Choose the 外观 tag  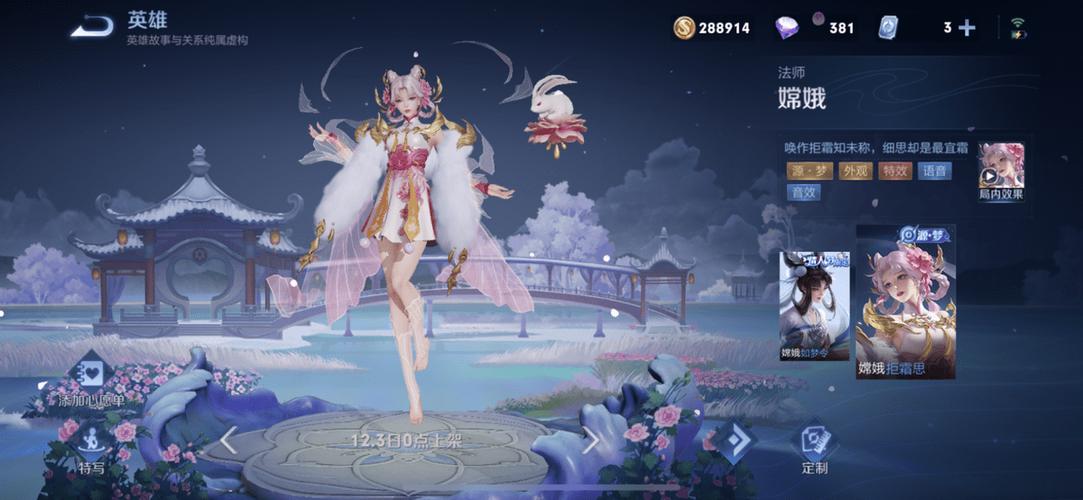click(856, 170)
